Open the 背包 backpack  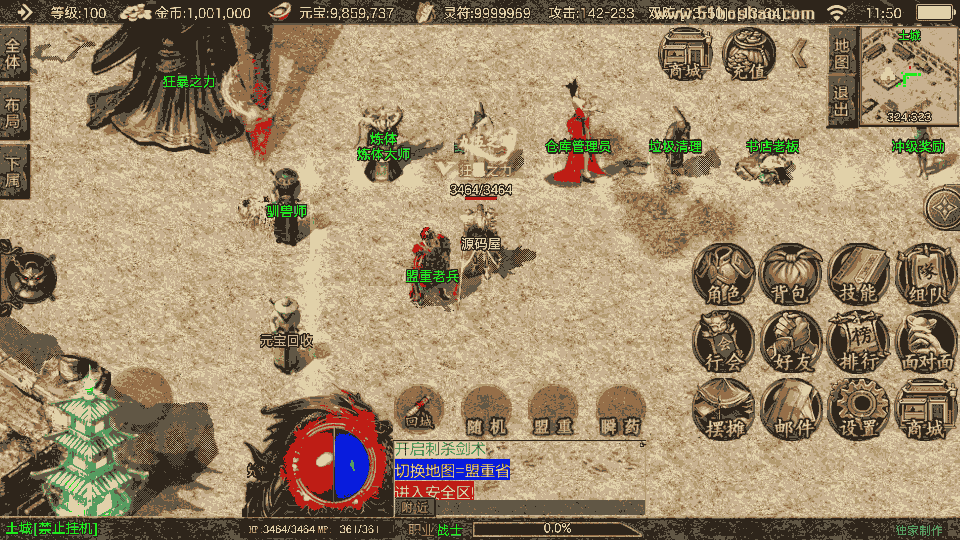(x=790, y=274)
